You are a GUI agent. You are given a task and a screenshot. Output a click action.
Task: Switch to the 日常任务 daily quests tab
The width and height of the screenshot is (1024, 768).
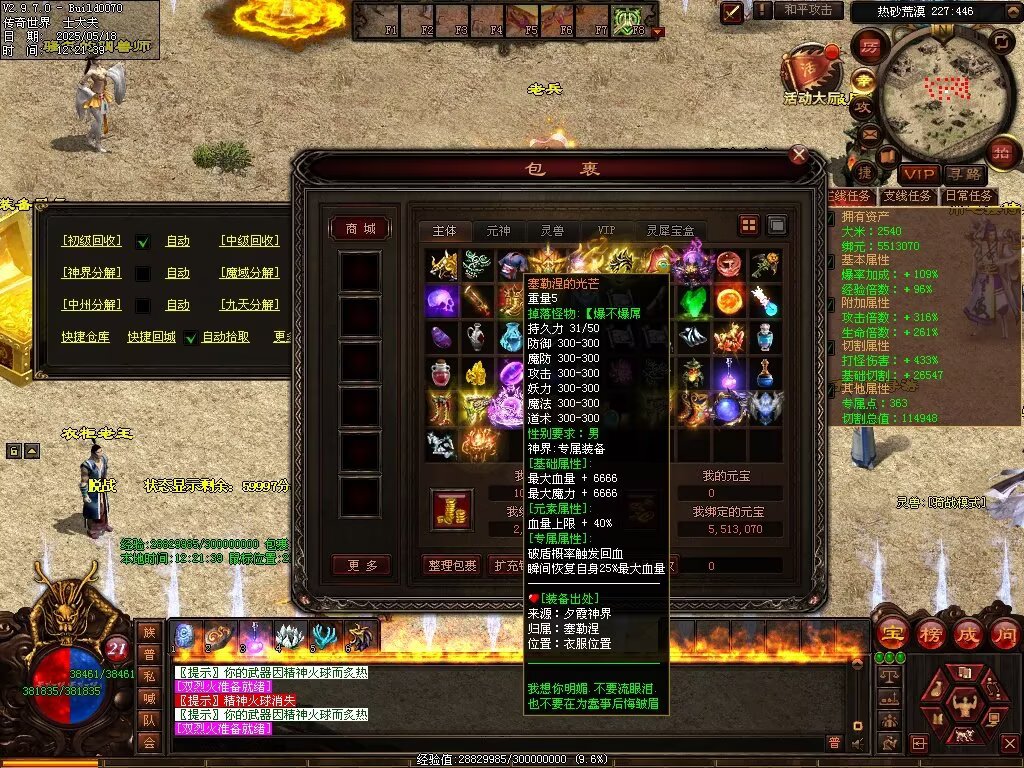[969, 196]
